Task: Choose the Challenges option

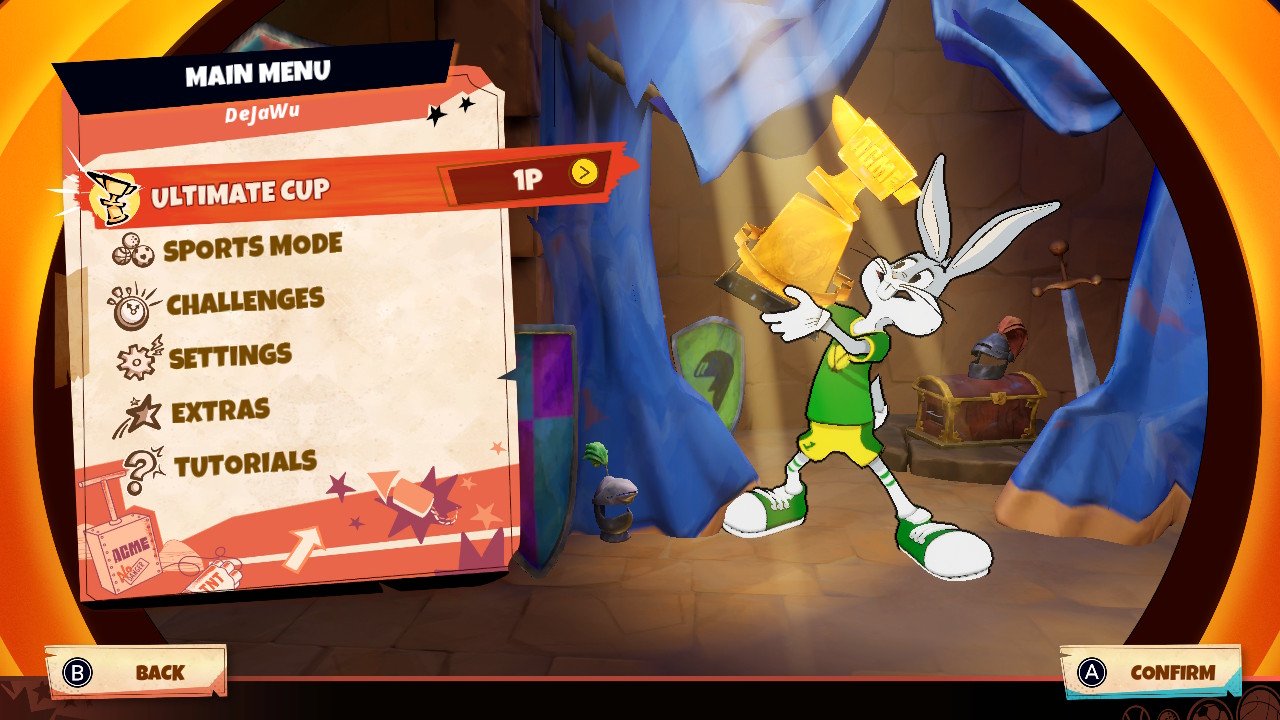Action: pos(245,301)
